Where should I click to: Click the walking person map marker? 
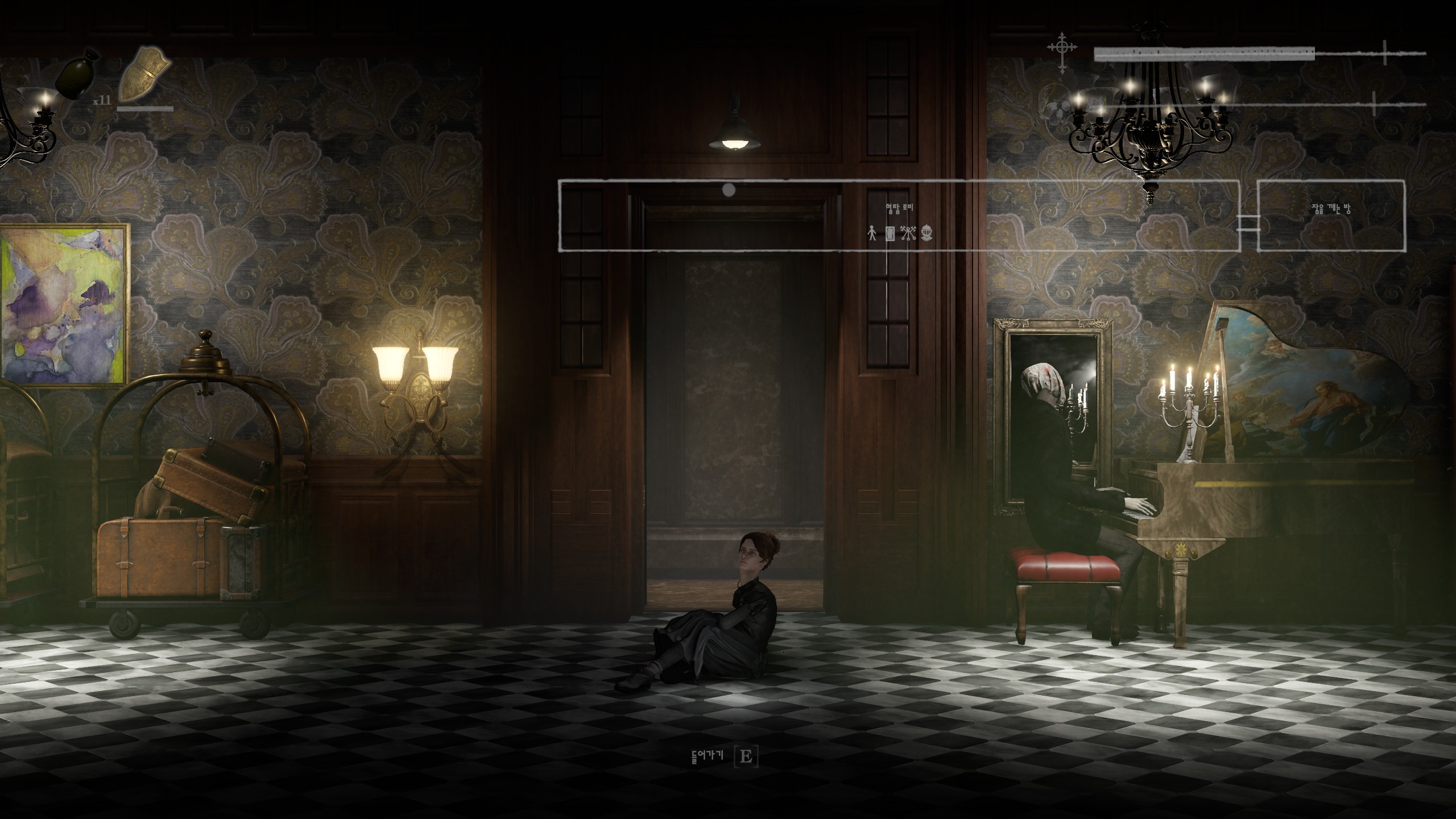coord(872,233)
